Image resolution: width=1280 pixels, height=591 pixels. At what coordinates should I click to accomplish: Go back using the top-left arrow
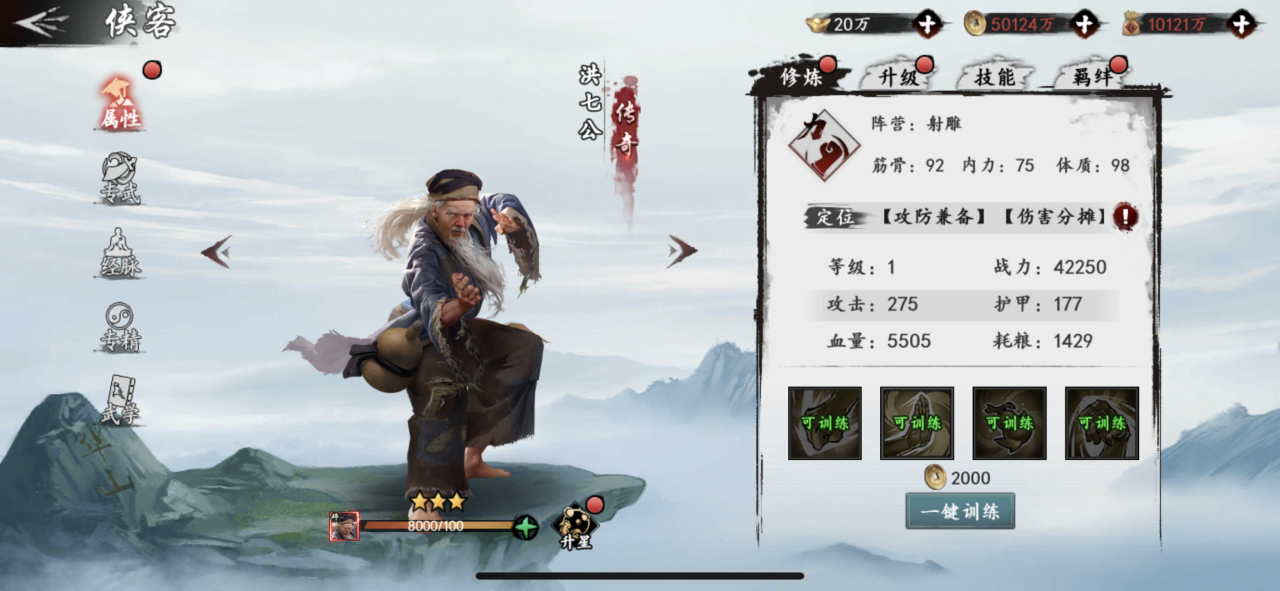point(42,22)
